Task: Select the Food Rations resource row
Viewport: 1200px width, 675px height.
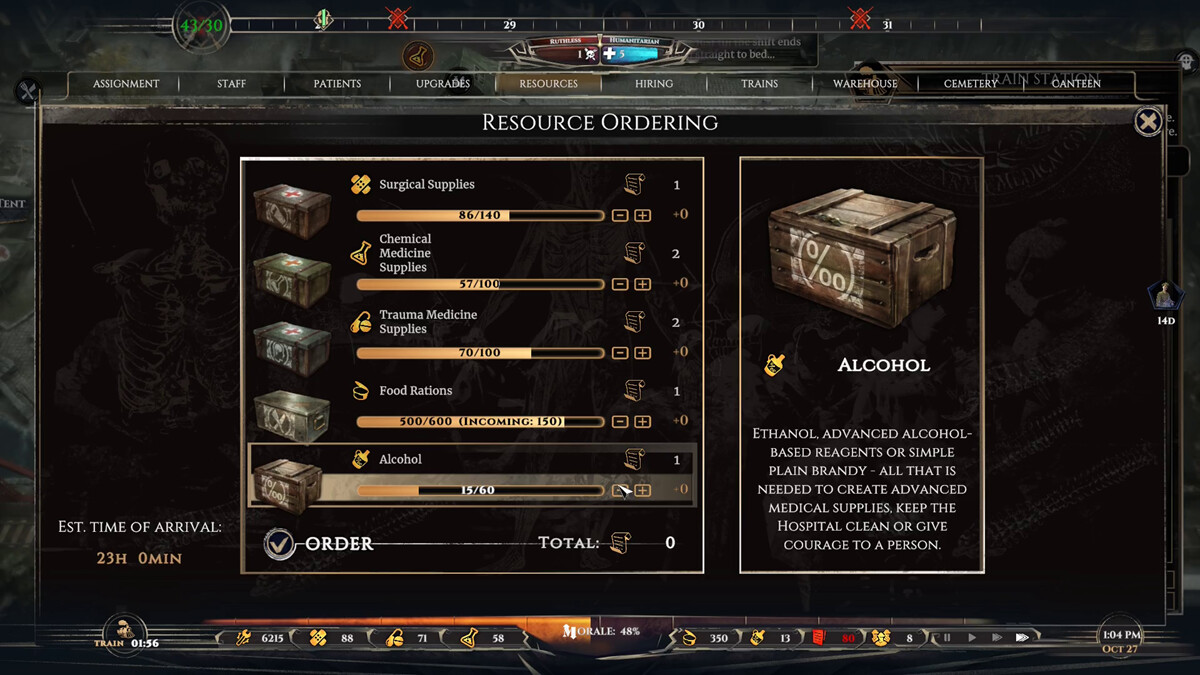Action: tap(470, 406)
